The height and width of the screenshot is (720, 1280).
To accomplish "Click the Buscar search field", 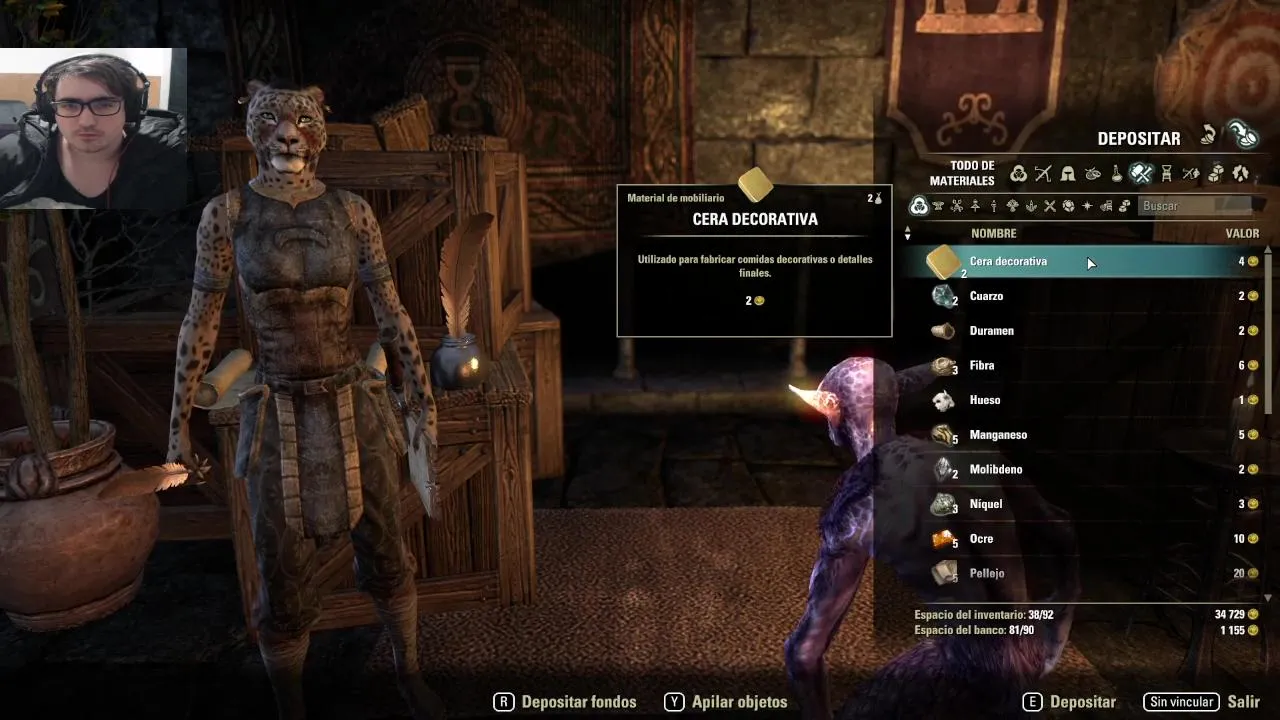I will (1195, 206).
